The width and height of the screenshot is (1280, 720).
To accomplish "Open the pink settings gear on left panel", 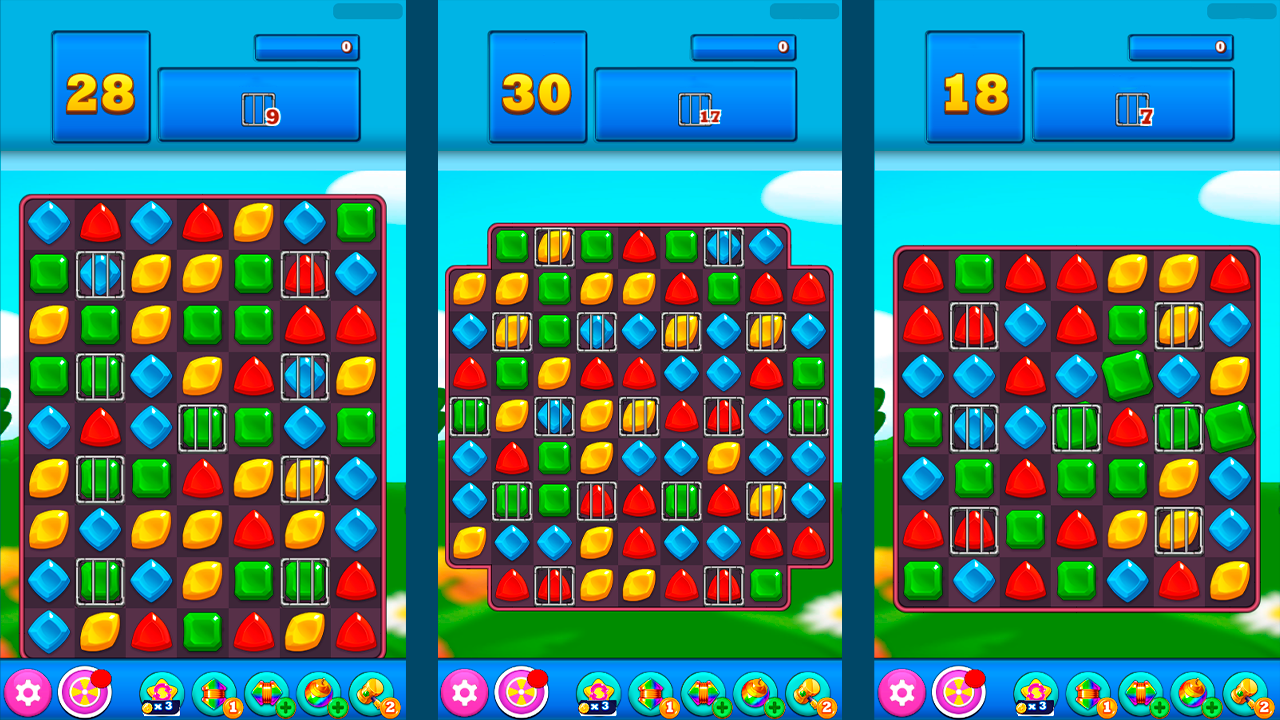I will (27, 690).
